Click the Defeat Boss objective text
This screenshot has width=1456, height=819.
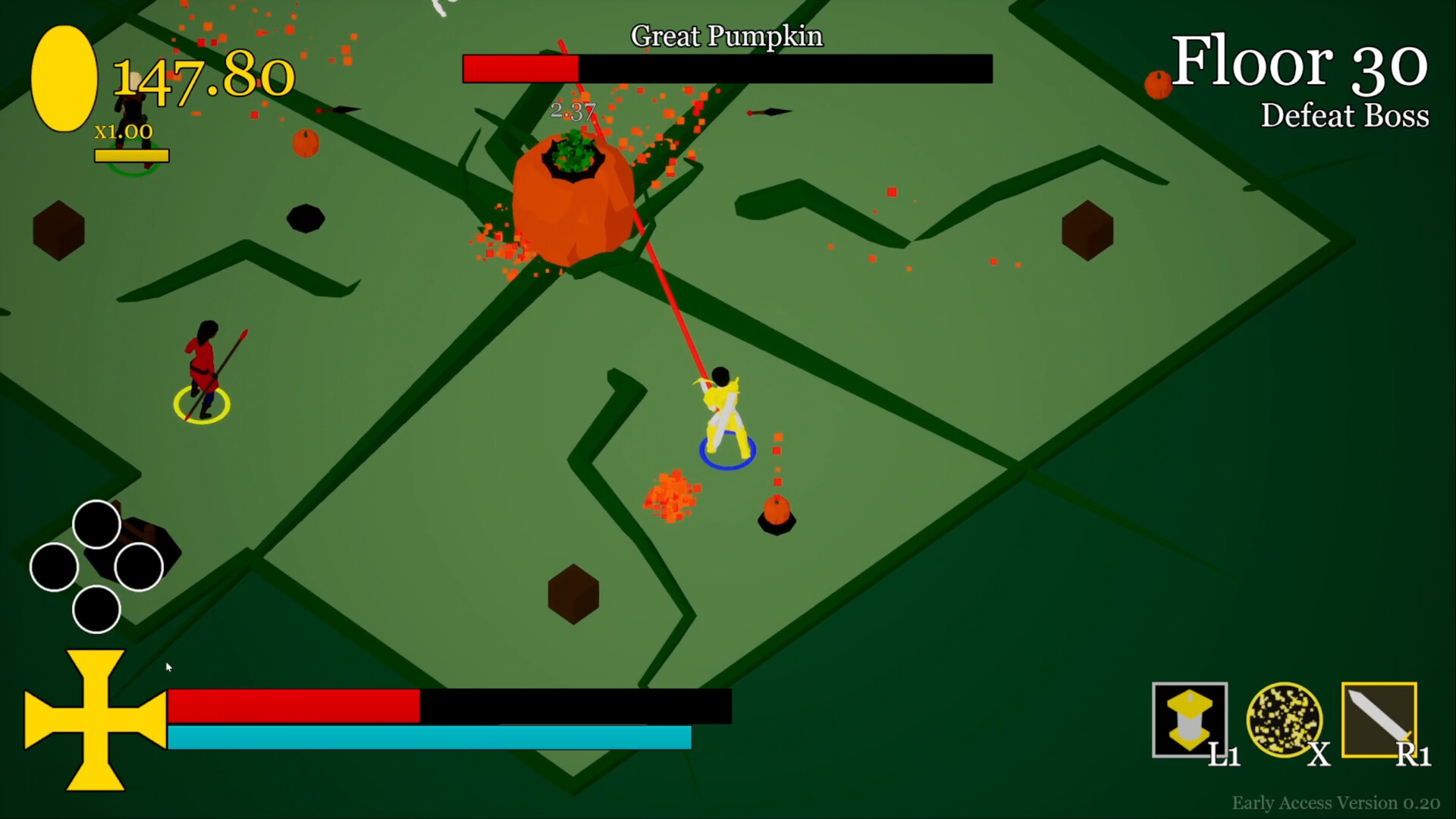tap(1345, 115)
